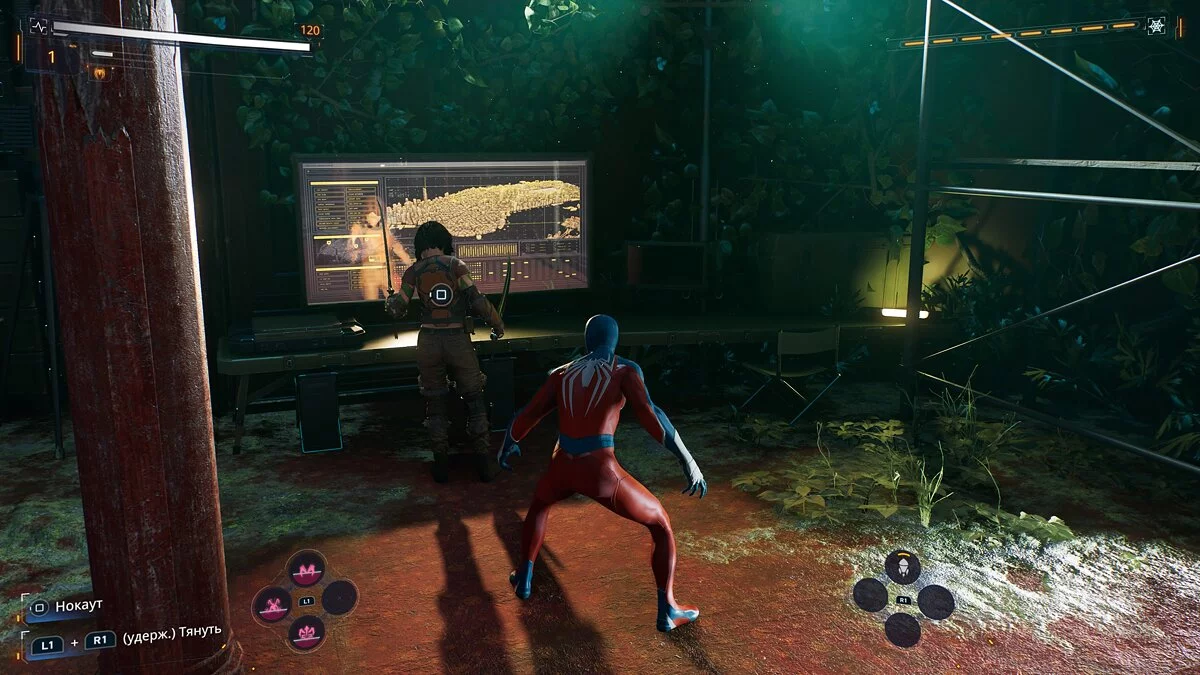Trigger the bottom pink crown-shaped ability
1200x675 pixels.
pos(306,633)
